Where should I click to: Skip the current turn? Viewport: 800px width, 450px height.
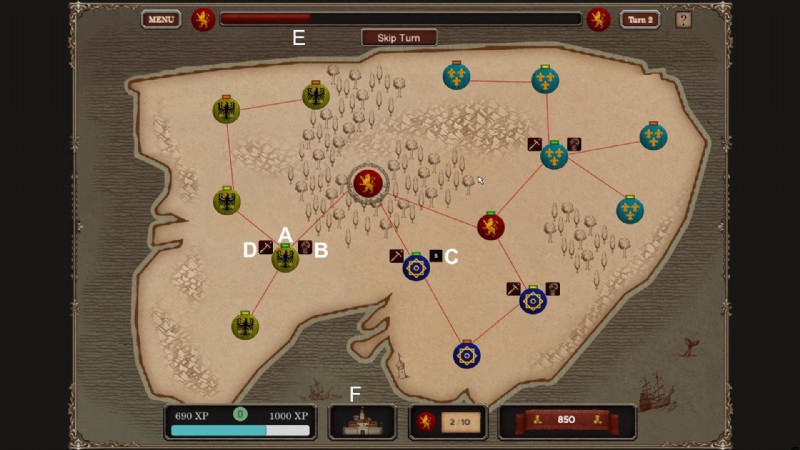click(x=399, y=38)
